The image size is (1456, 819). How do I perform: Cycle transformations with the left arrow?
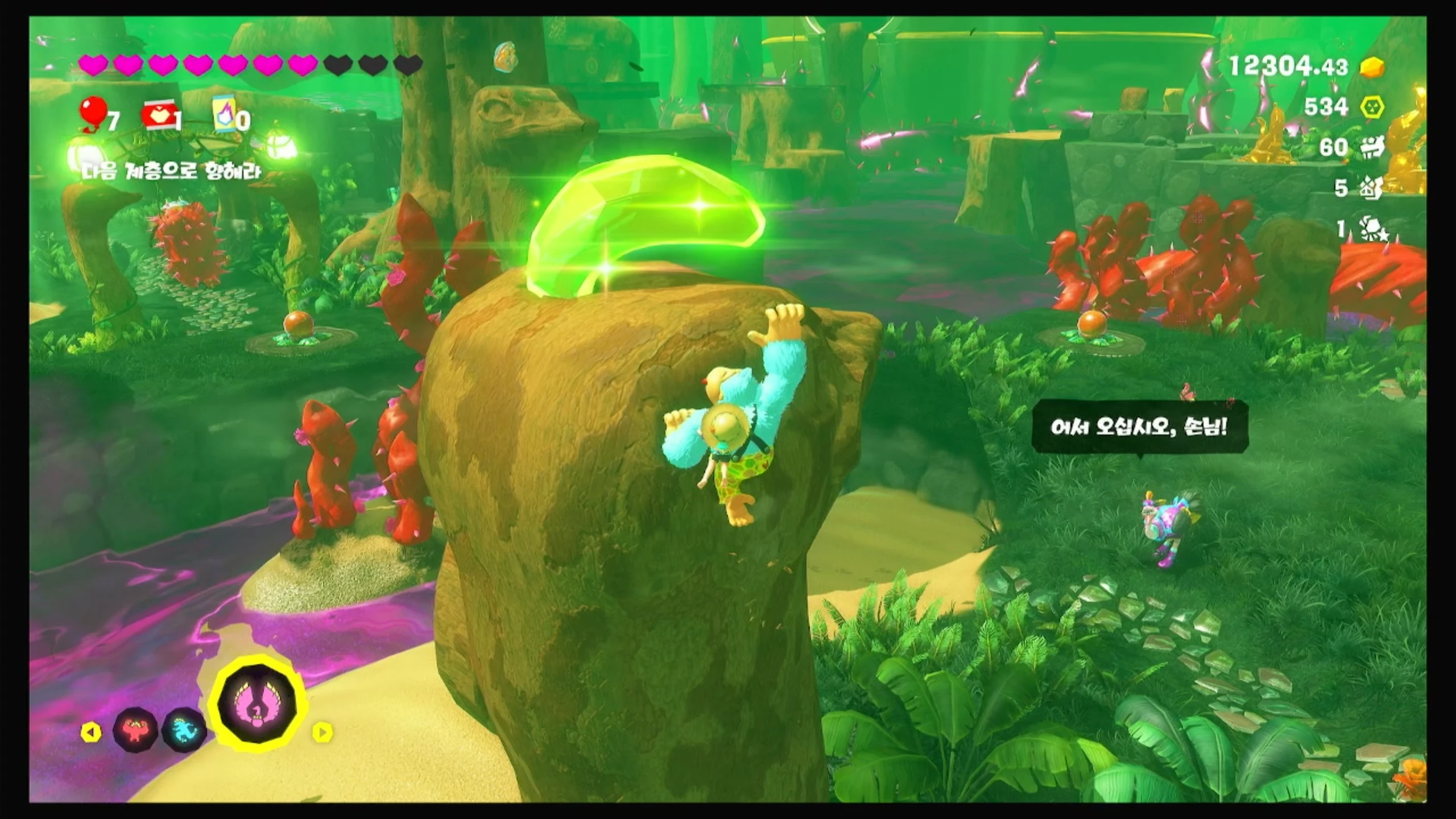pyautogui.click(x=91, y=731)
